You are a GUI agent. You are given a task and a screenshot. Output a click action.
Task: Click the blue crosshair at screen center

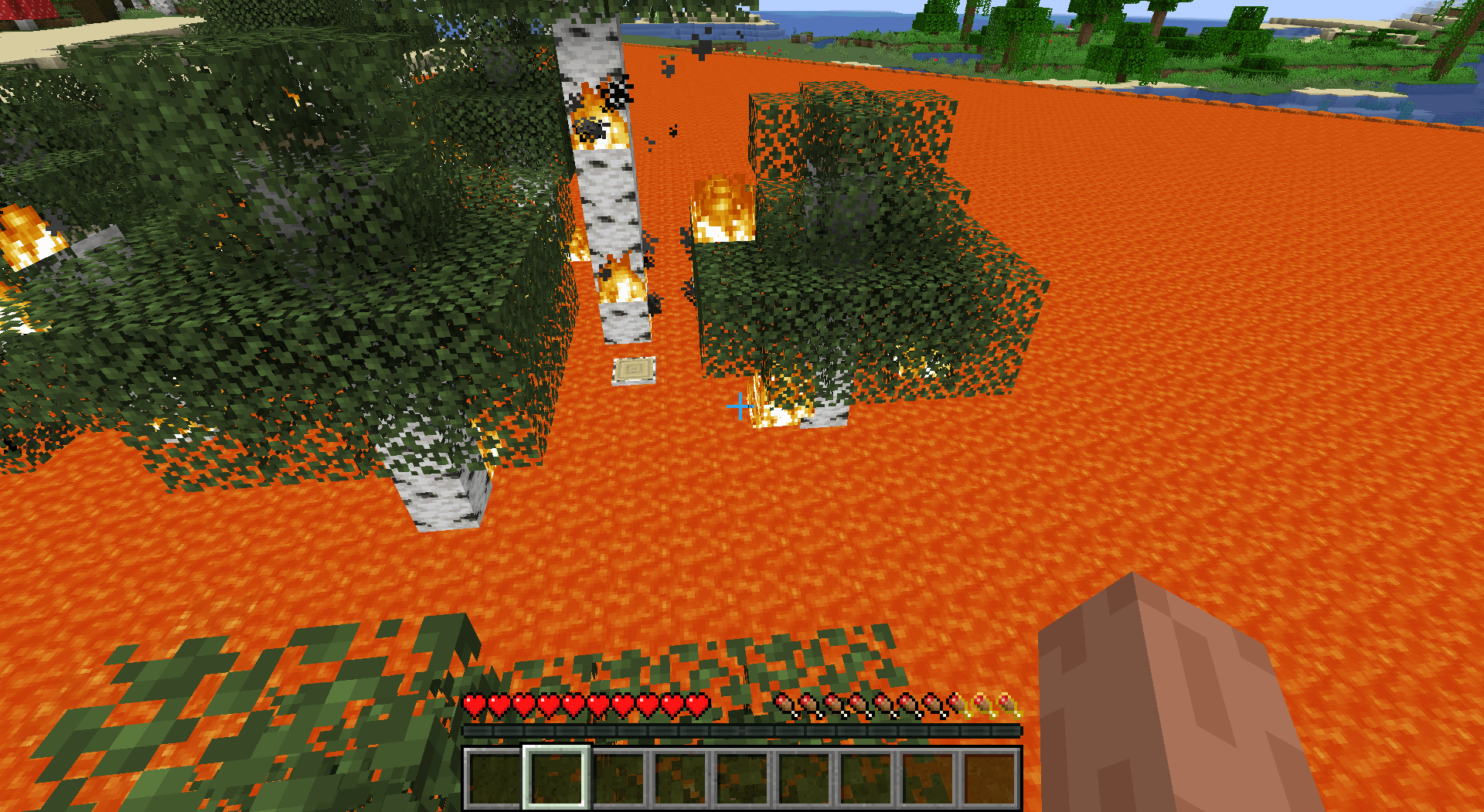coord(740,405)
